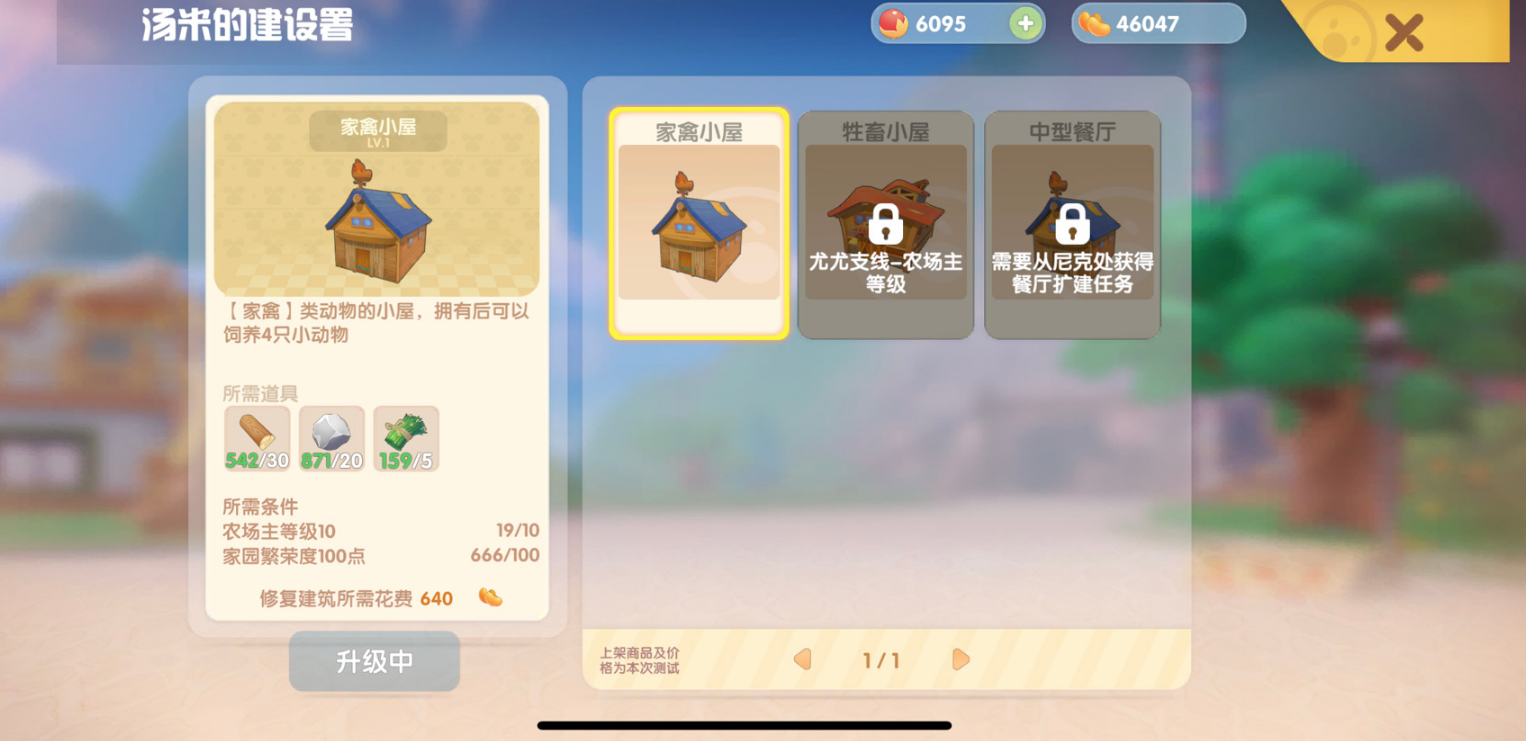This screenshot has height=741, width=1526.
Task: Select the 家禽小屋 building card
Action: click(698, 224)
